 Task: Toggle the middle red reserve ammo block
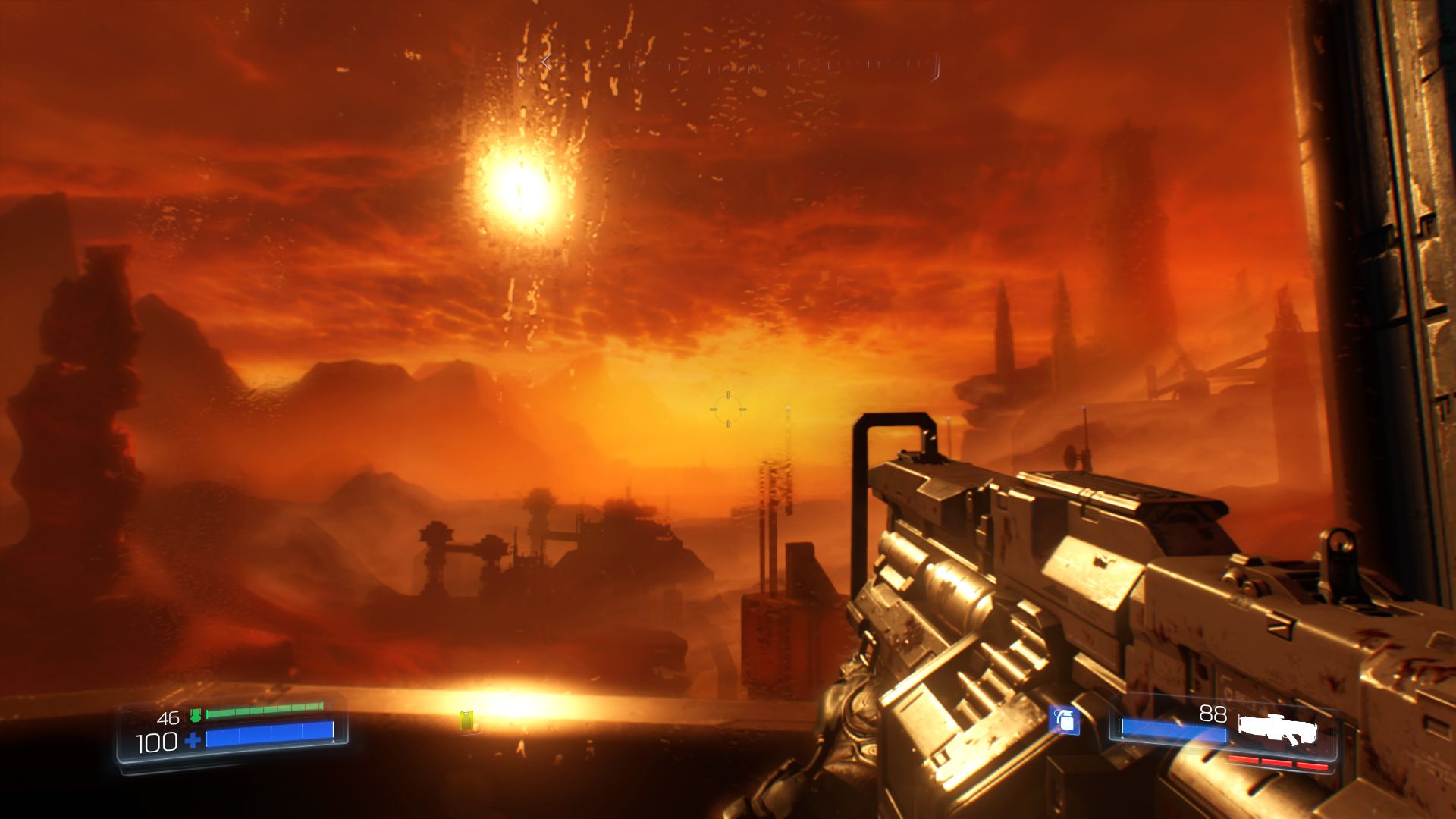(1276, 763)
